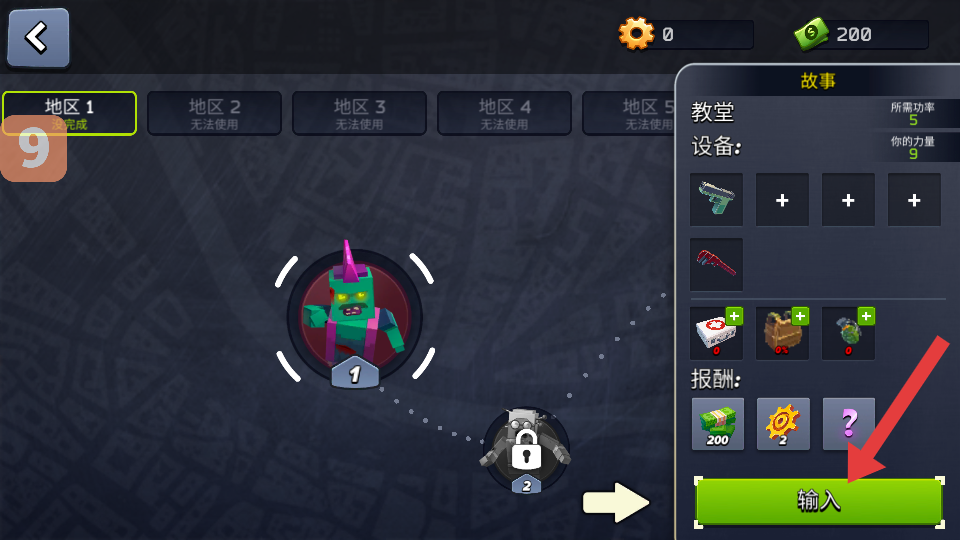Select the pistol equipment slot
This screenshot has height=540, width=960.
coord(716,199)
